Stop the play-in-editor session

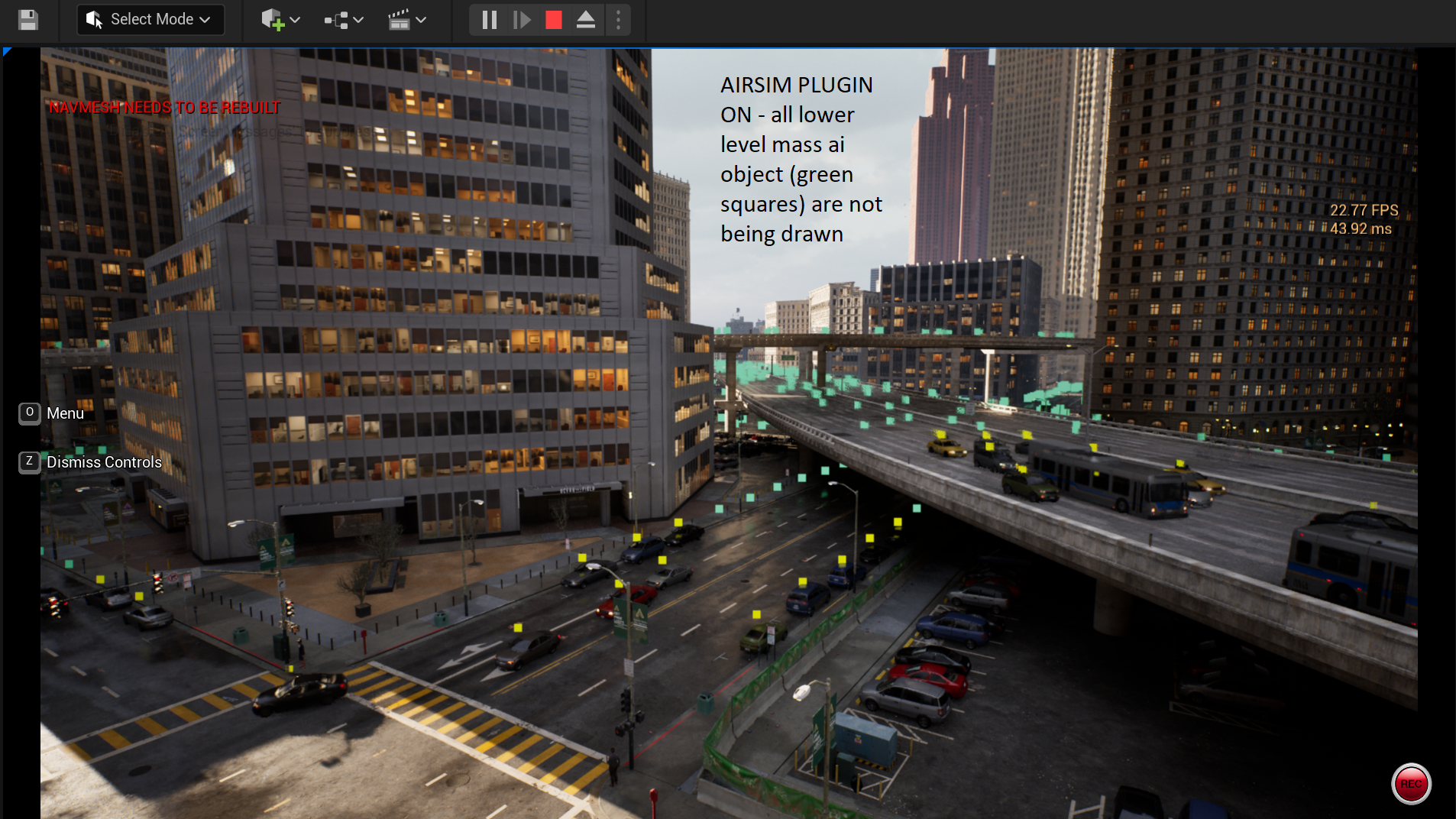pos(555,20)
